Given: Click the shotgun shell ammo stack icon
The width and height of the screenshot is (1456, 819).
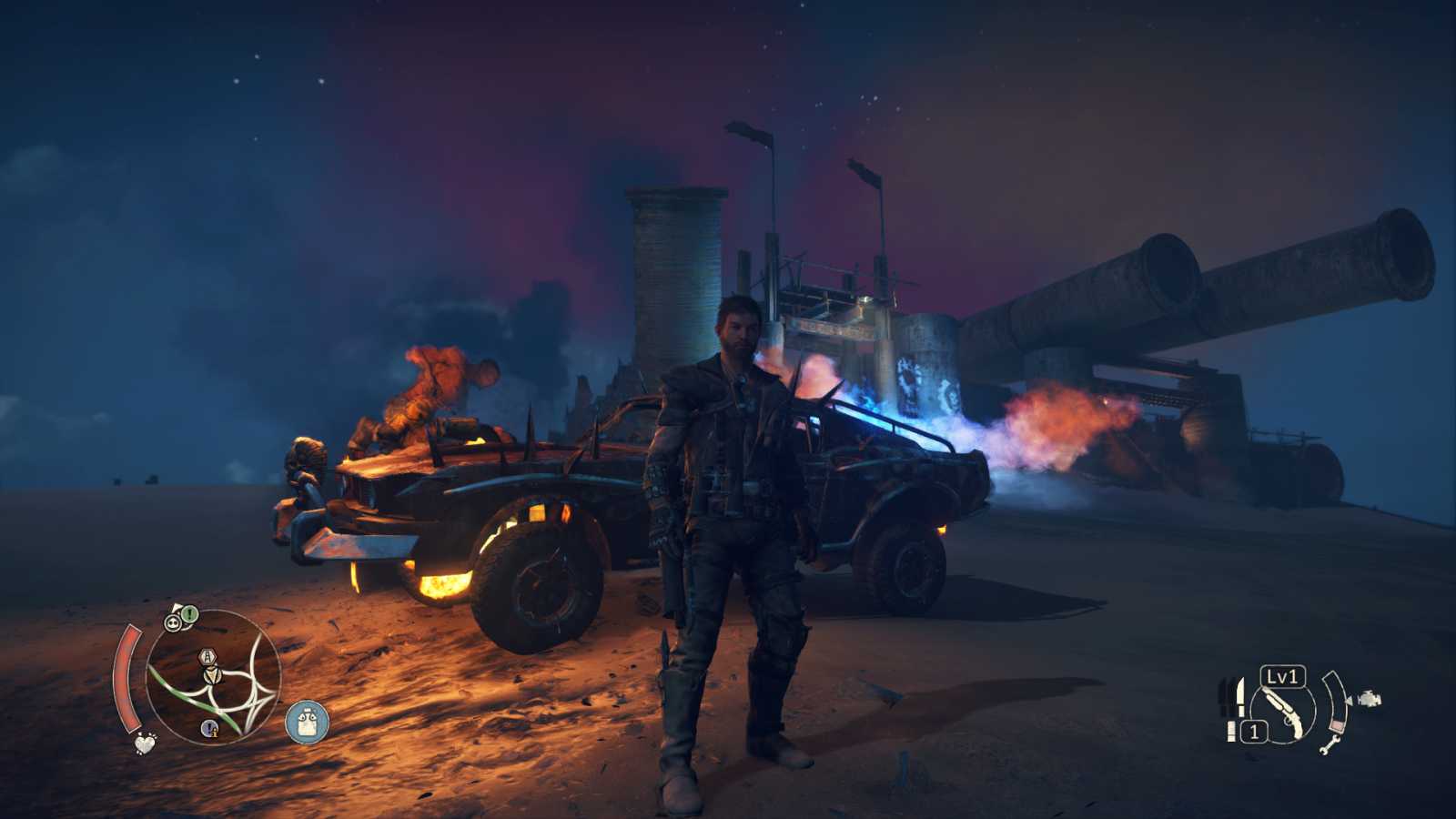Looking at the screenshot, I should (x=1231, y=730).
